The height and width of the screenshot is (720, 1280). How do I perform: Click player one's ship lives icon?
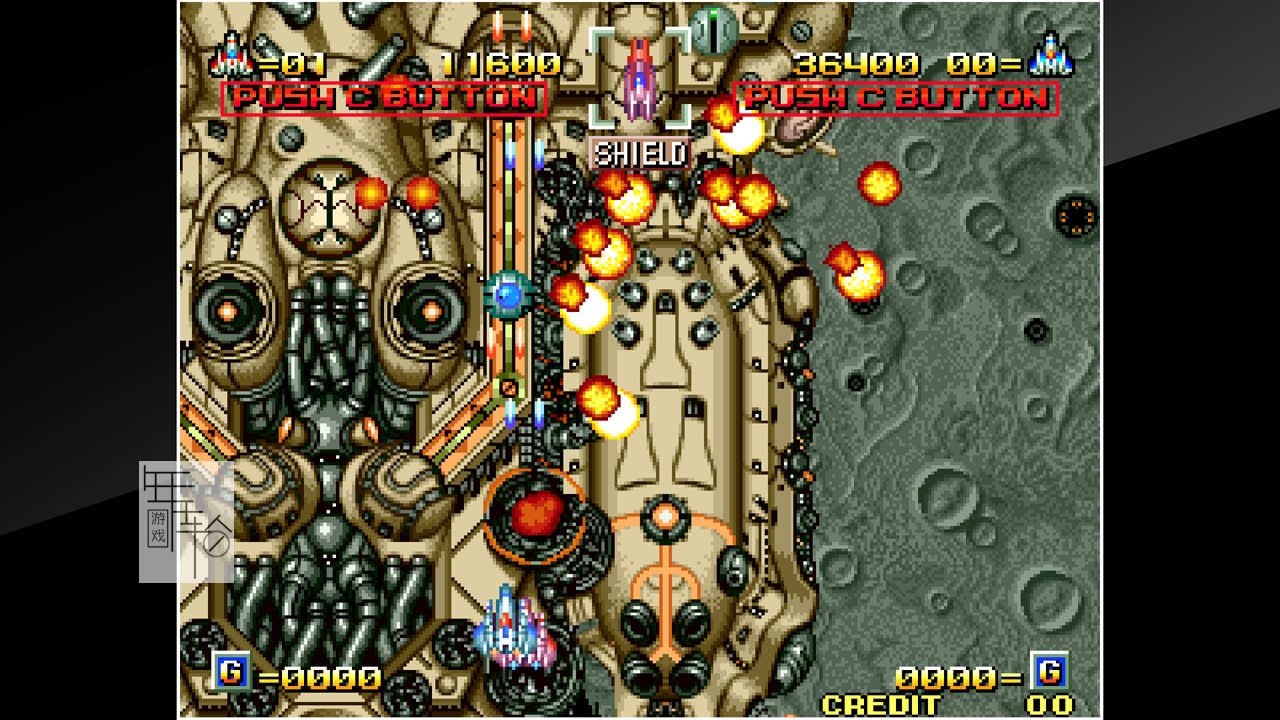click(231, 57)
